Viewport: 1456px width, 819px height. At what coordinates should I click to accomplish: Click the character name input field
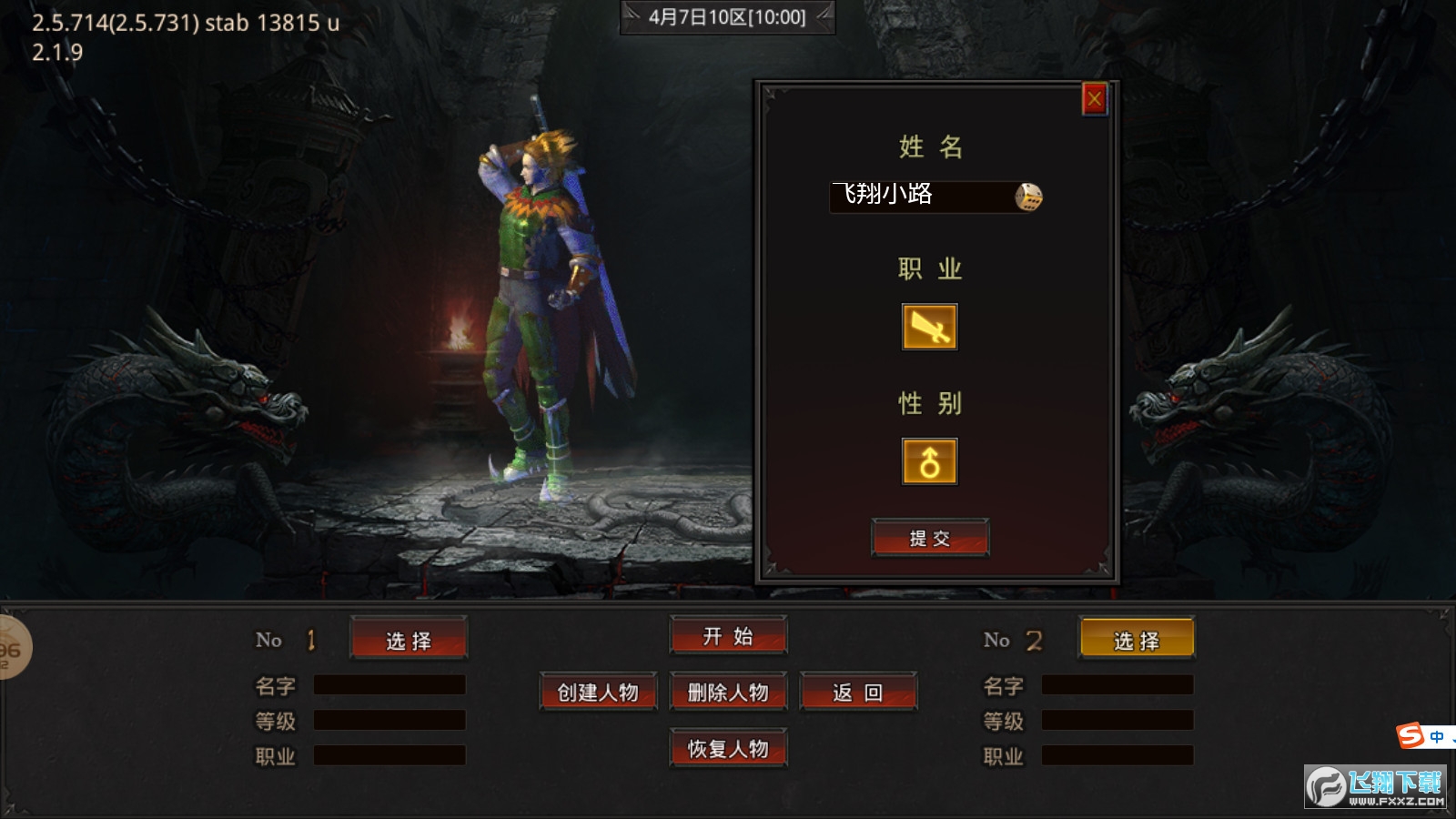(x=919, y=196)
